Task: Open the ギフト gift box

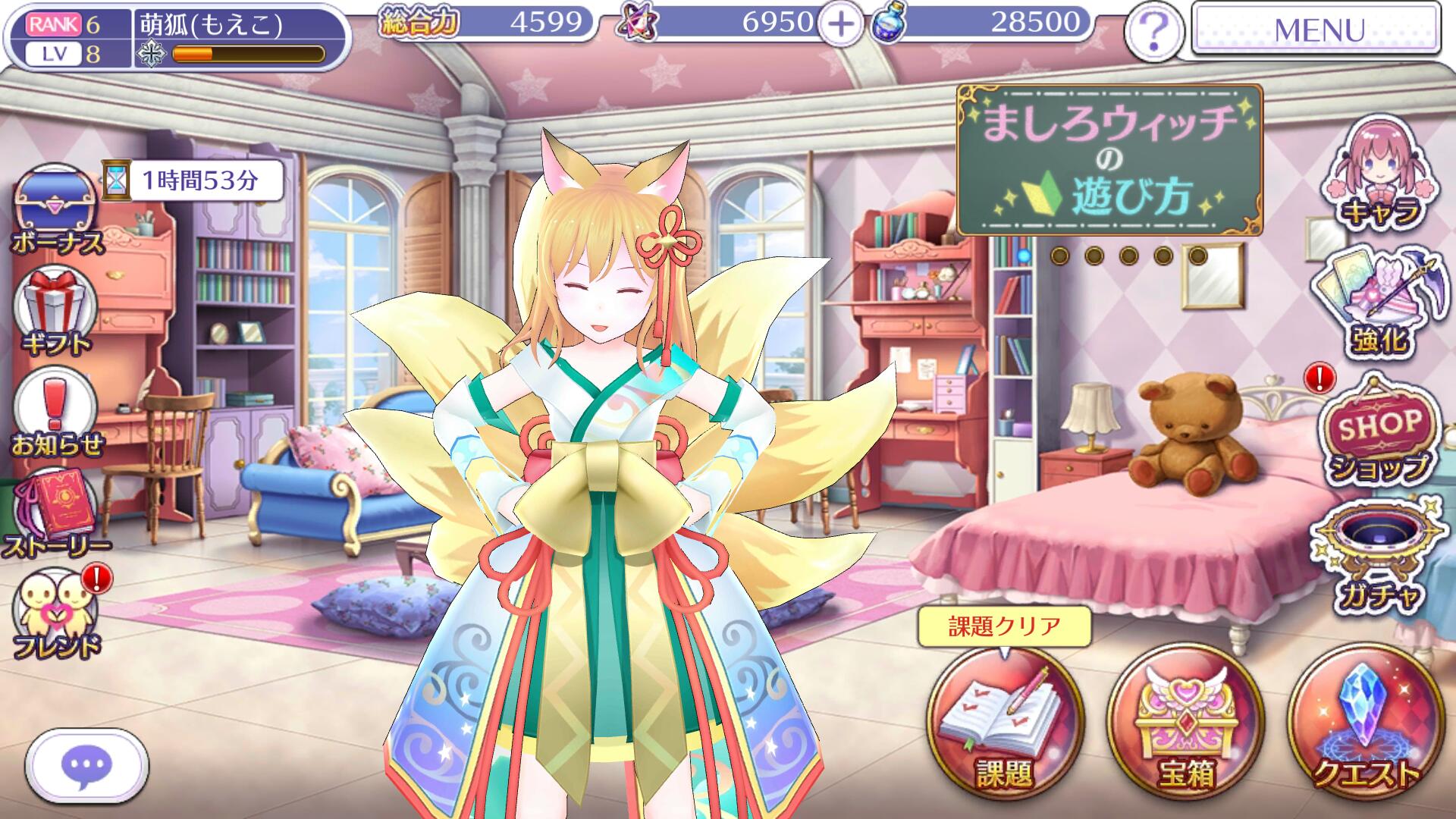Action: point(55,312)
